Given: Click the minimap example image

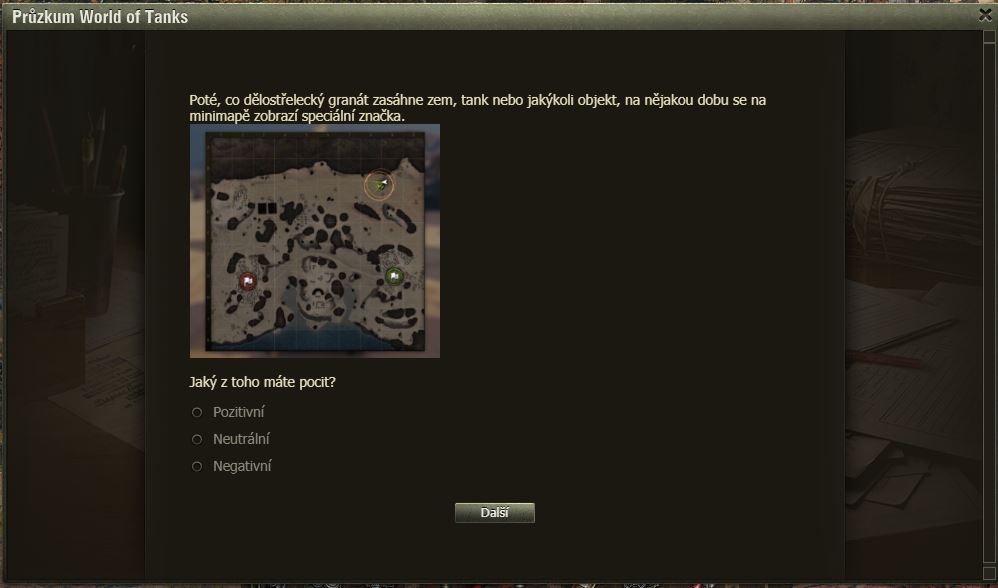Looking at the screenshot, I should [315, 241].
